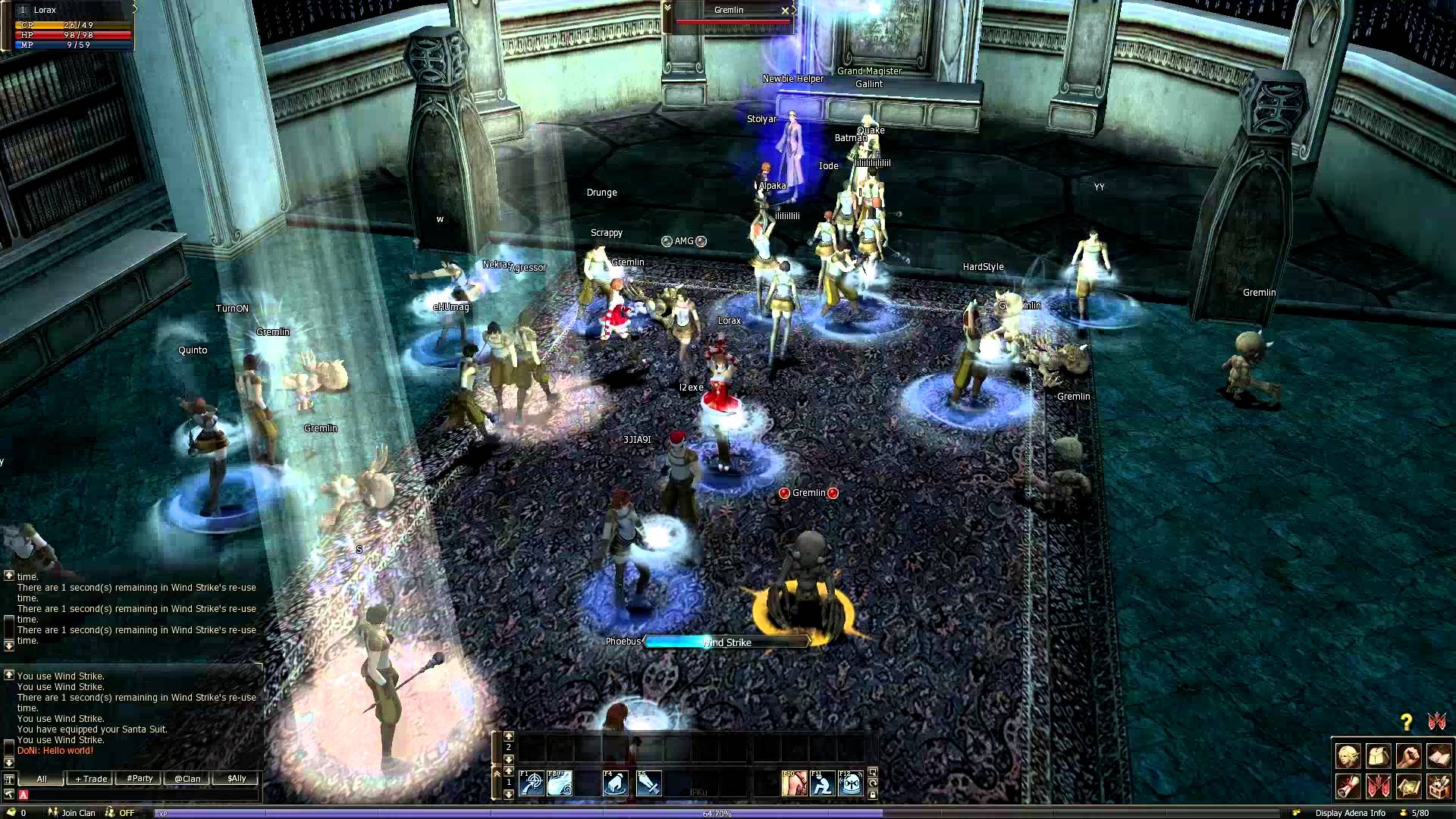Cast Wind Strike from the F2 slot

click(x=560, y=783)
